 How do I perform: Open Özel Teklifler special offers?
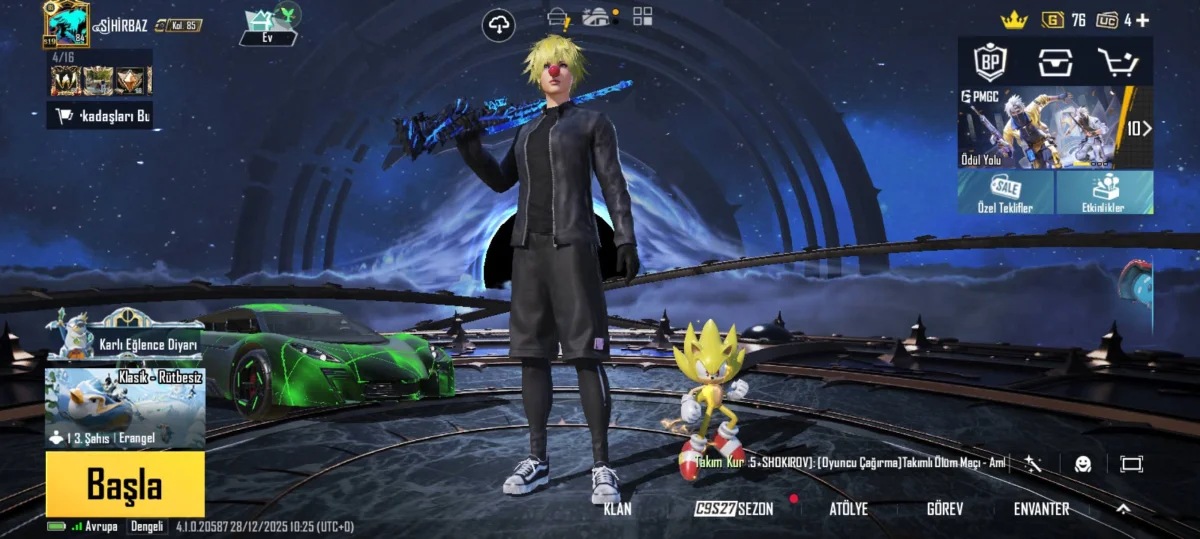point(1005,192)
